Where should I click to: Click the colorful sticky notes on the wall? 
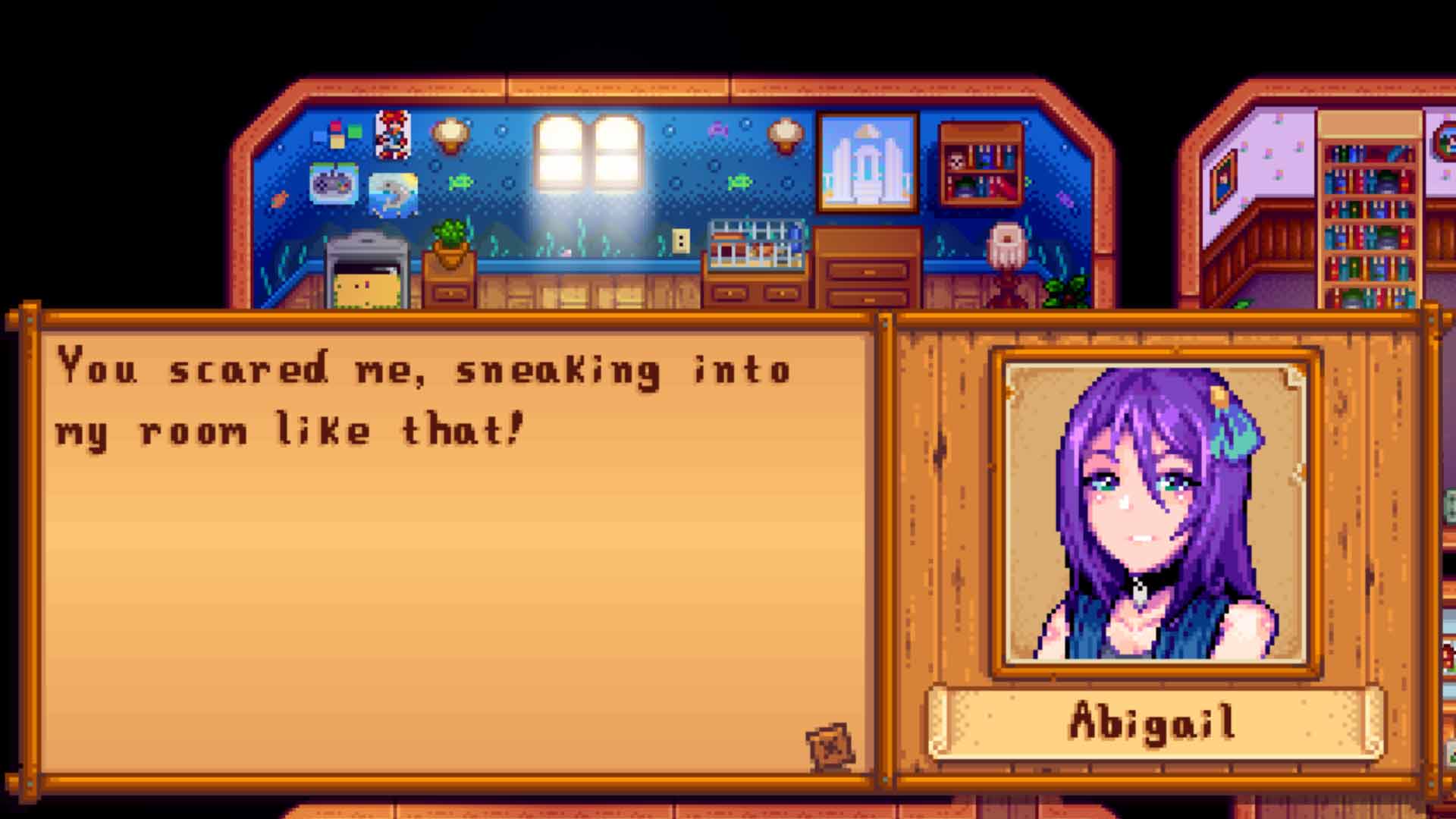pos(337,133)
